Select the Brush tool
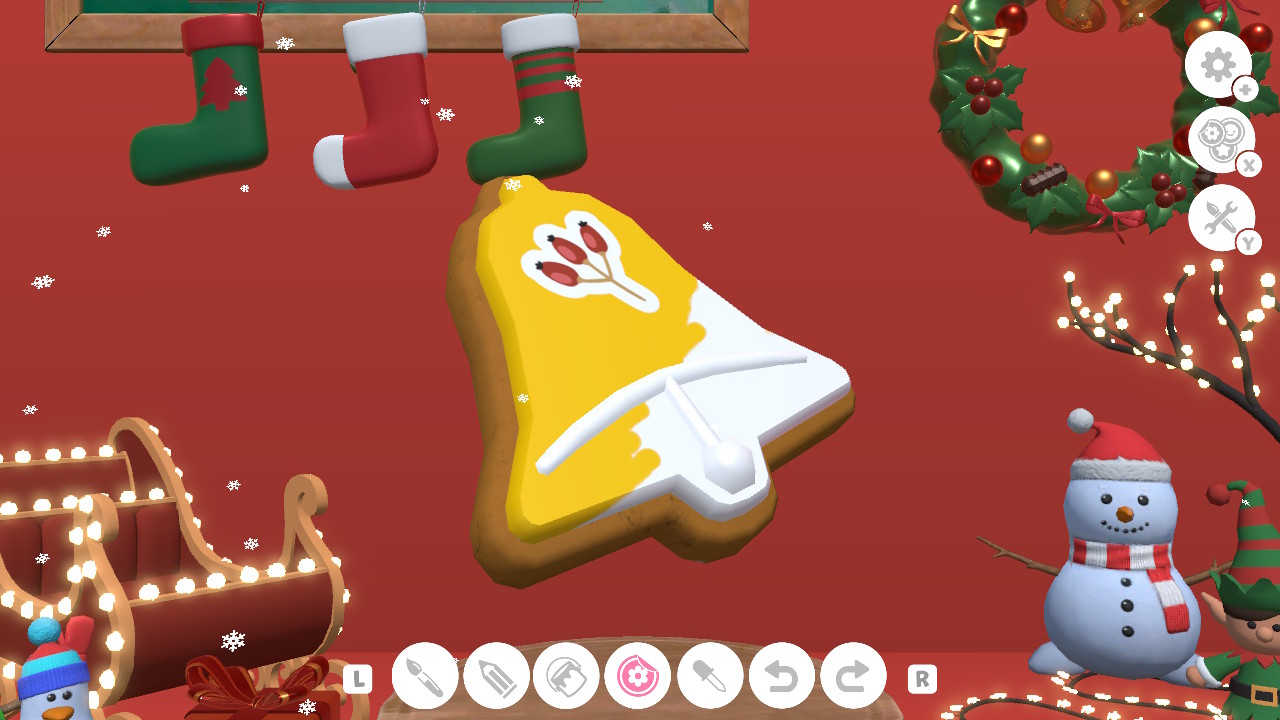The height and width of the screenshot is (720, 1280). (424, 676)
